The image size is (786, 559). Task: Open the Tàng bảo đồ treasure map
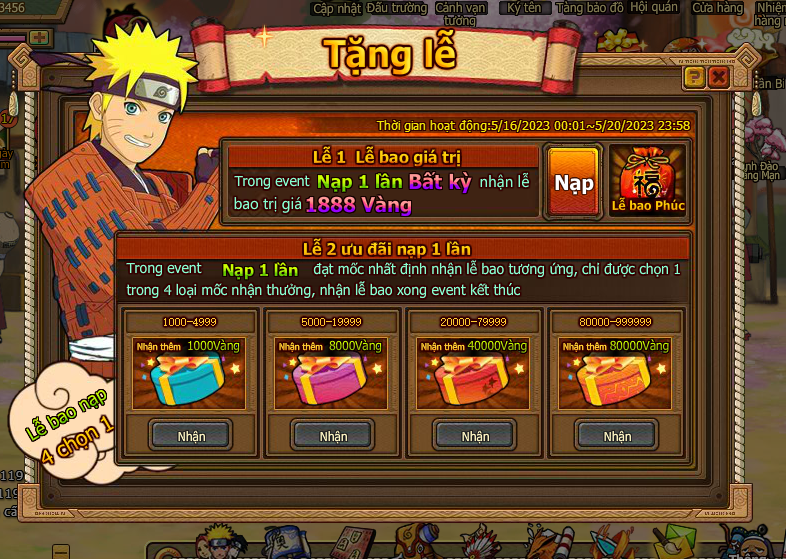(589, 8)
